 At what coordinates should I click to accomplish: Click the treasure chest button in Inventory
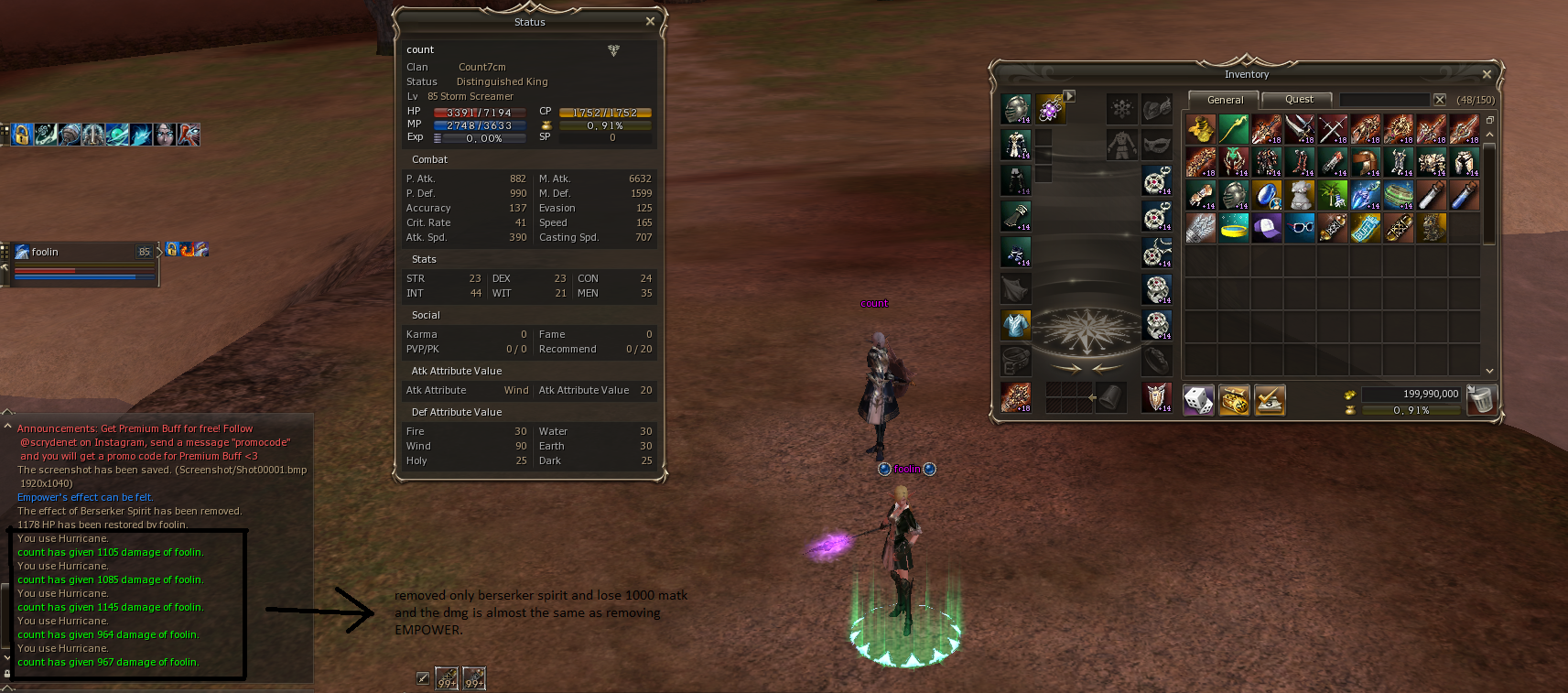point(1233,400)
